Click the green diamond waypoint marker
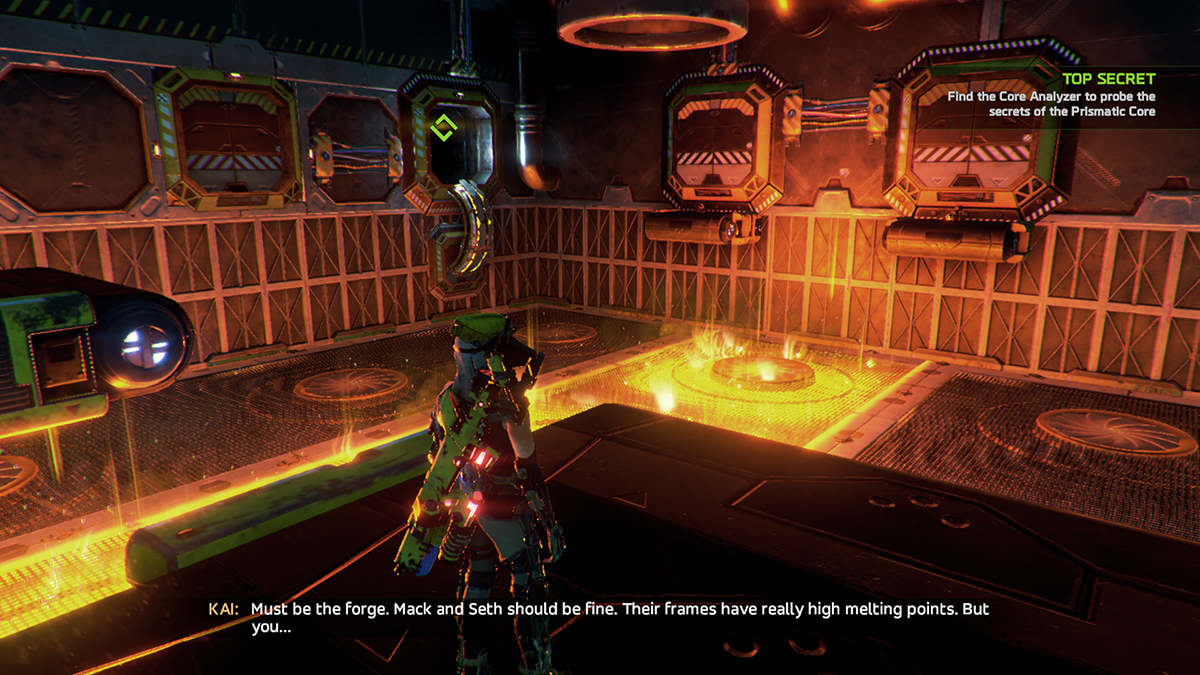This screenshot has width=1200, height=675. [x=442, y=128]
